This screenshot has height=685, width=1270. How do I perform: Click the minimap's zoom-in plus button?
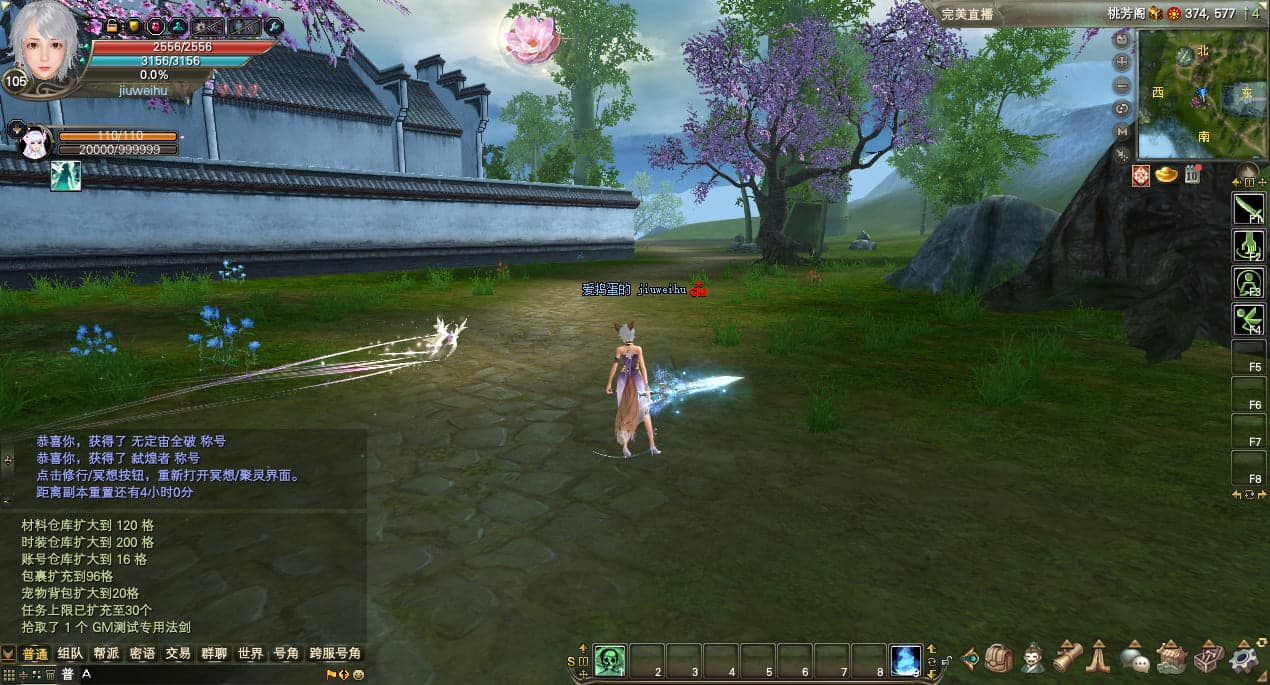coord(1122,62)
